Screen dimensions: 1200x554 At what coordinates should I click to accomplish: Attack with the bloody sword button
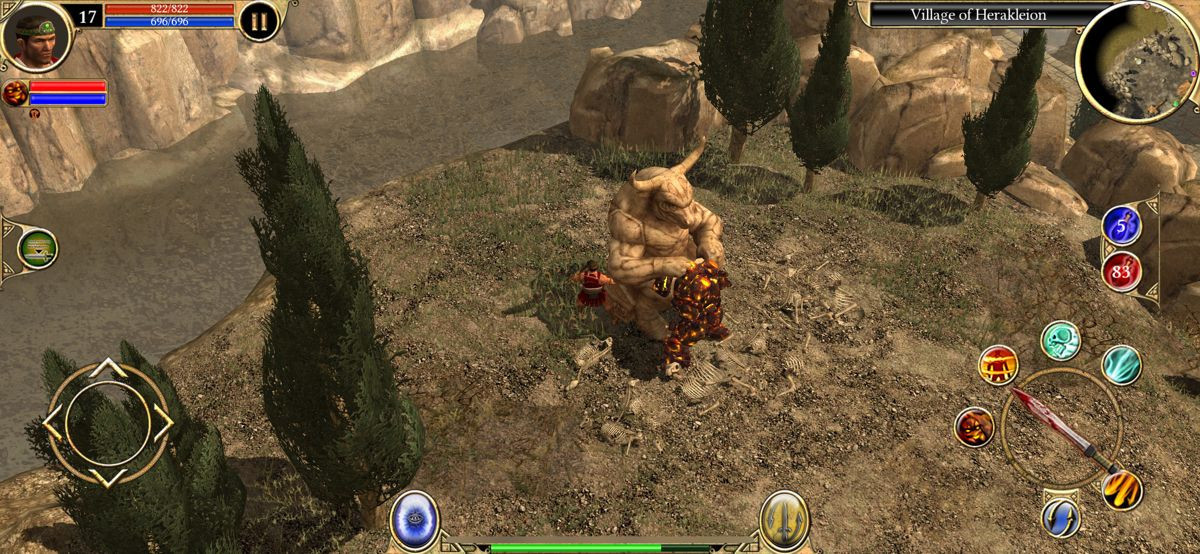click(1061, 429)
